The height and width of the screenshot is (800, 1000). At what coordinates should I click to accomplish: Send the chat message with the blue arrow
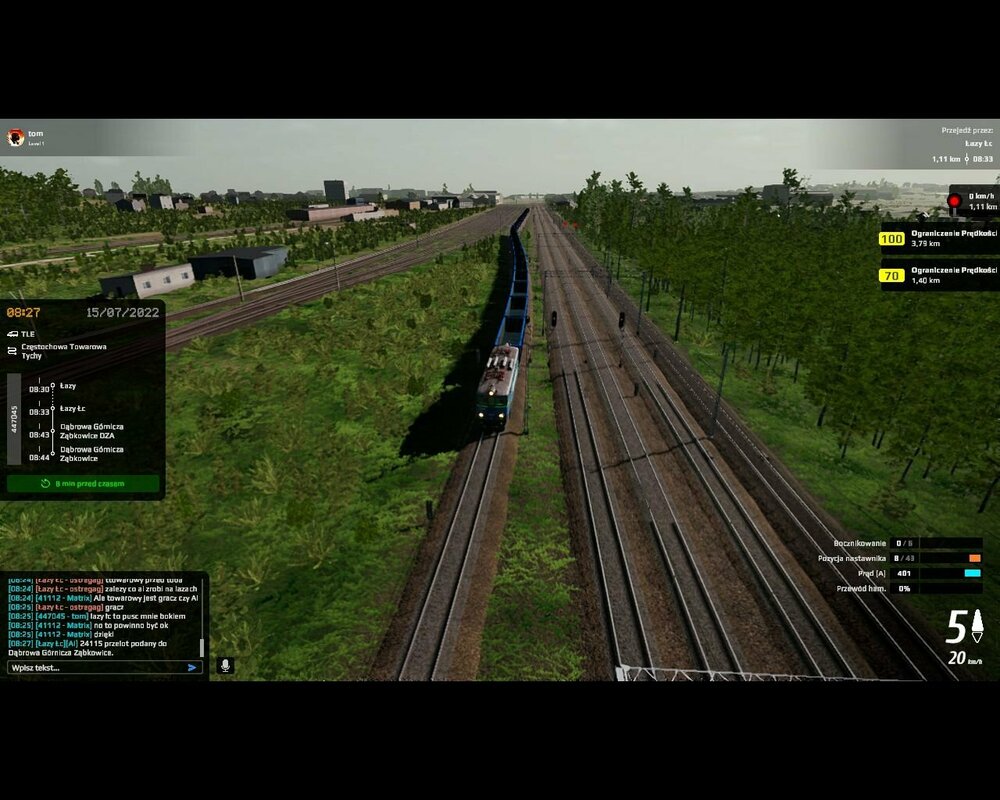click(x=193, y=667)
